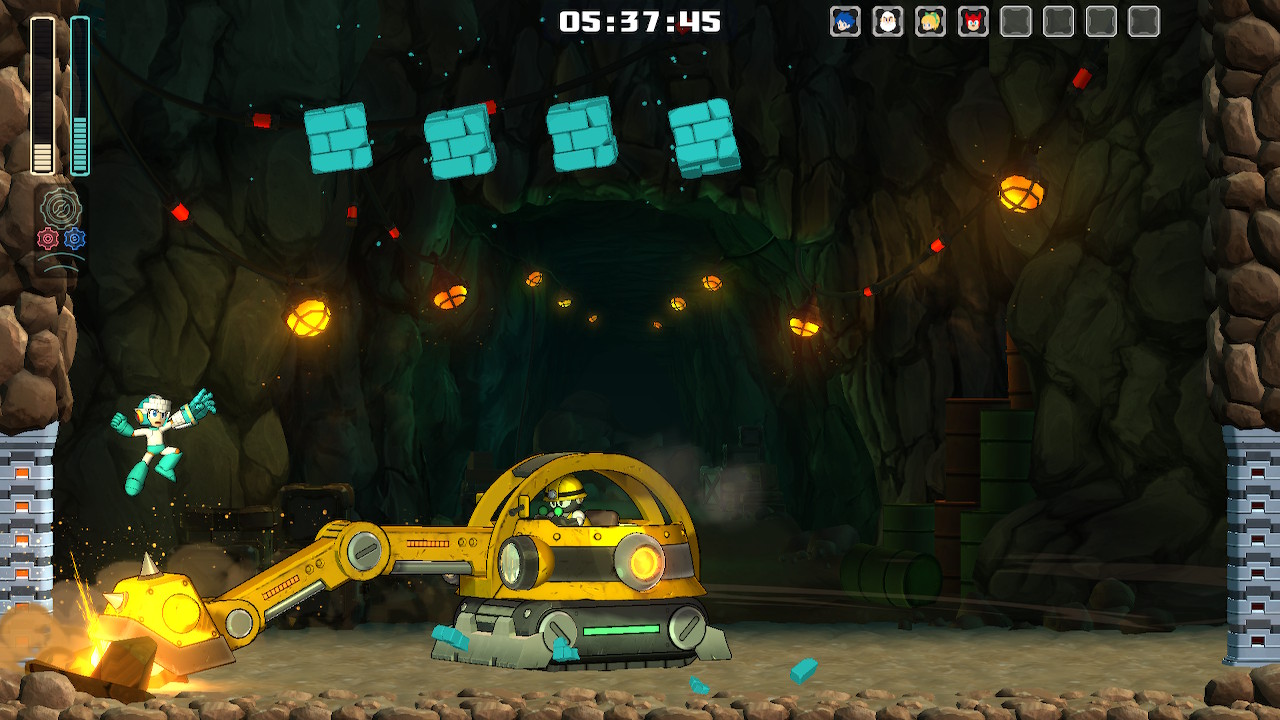Click the large Double Gear emblem
Viewport: 1280px width, 720px height.
[x=61, y=208]
